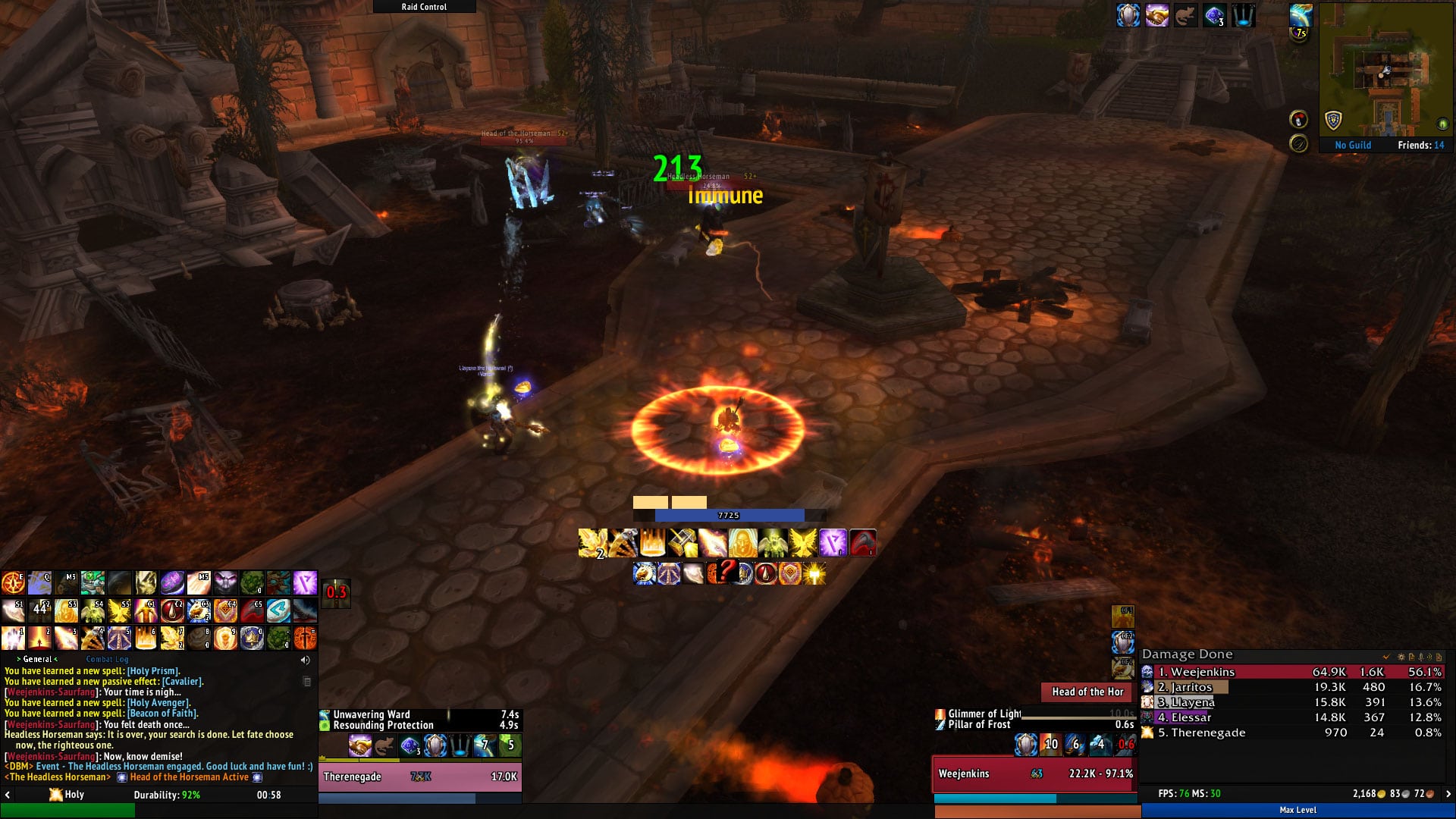The width and height of the screenshot is (1456, 819).
Task: Open the Raid Control panel
Action: 424,7
